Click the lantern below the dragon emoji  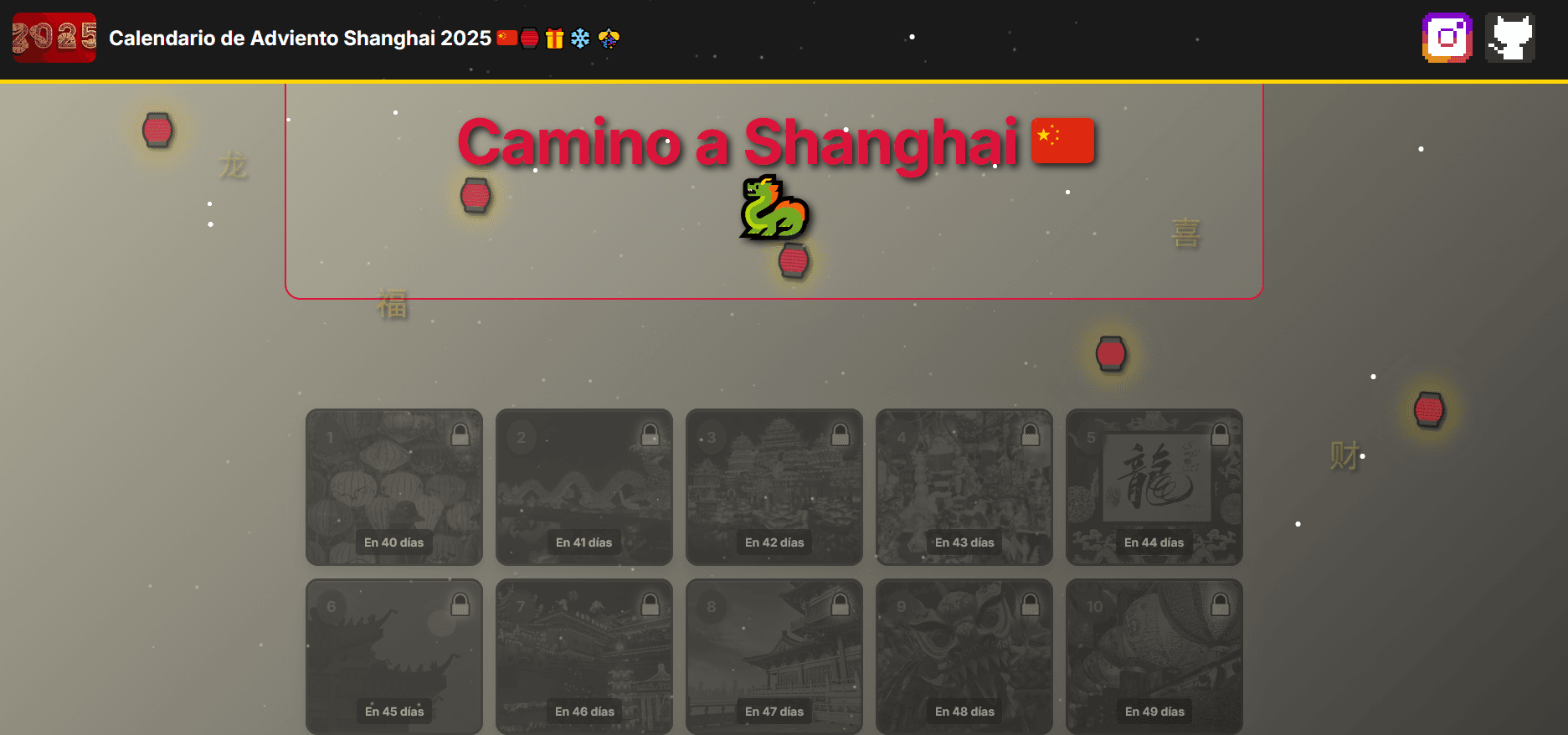pos(793,260)
